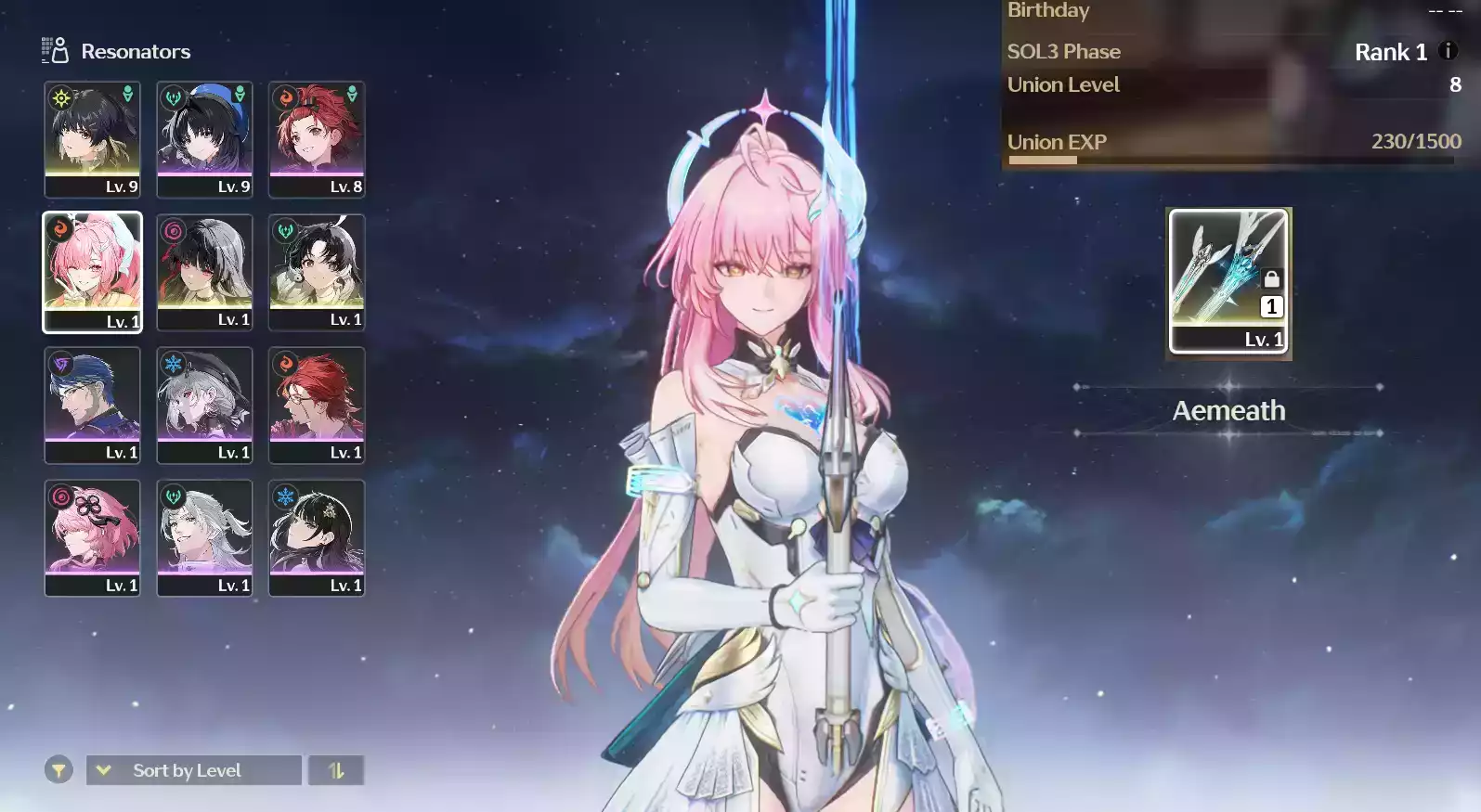The image size is (1481, 812).
Task: Select the blue-haired Lv.1 male resonator portrait
Action: [x=92, y=406]
